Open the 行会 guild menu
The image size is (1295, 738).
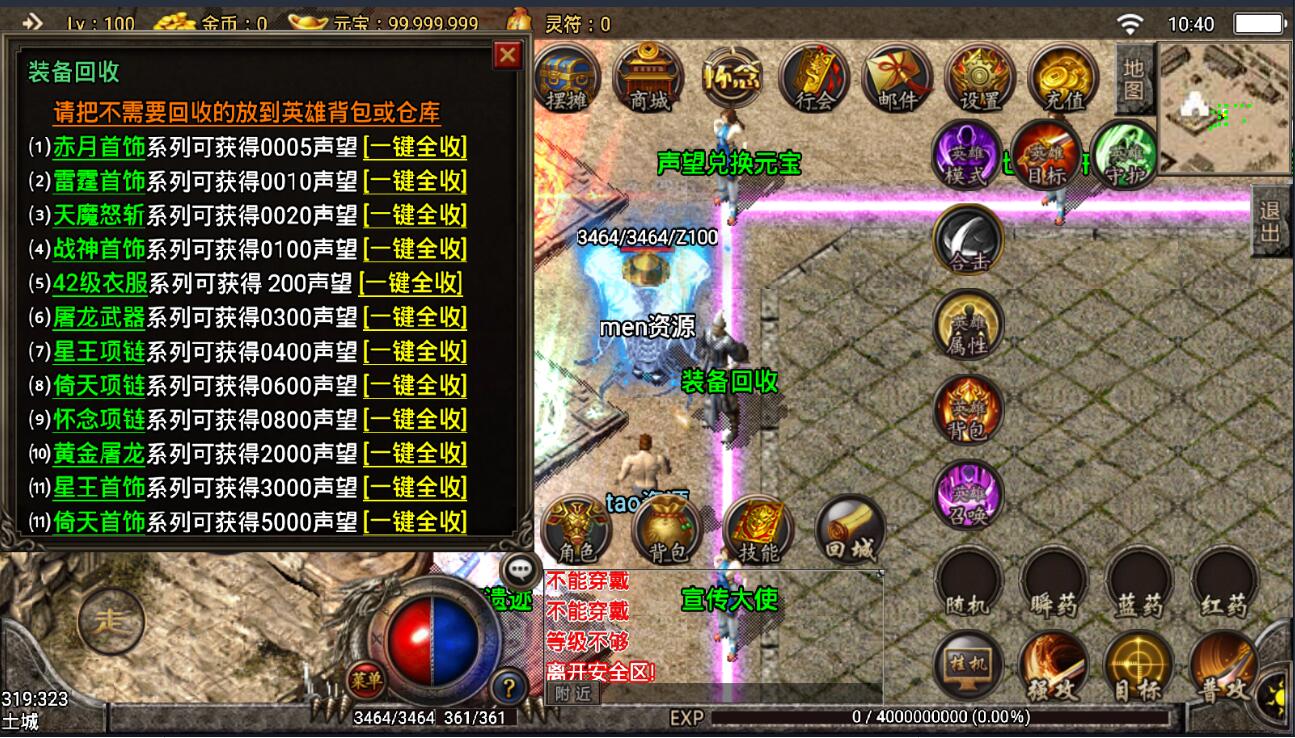pyautogui.click(x=814, y=77)
